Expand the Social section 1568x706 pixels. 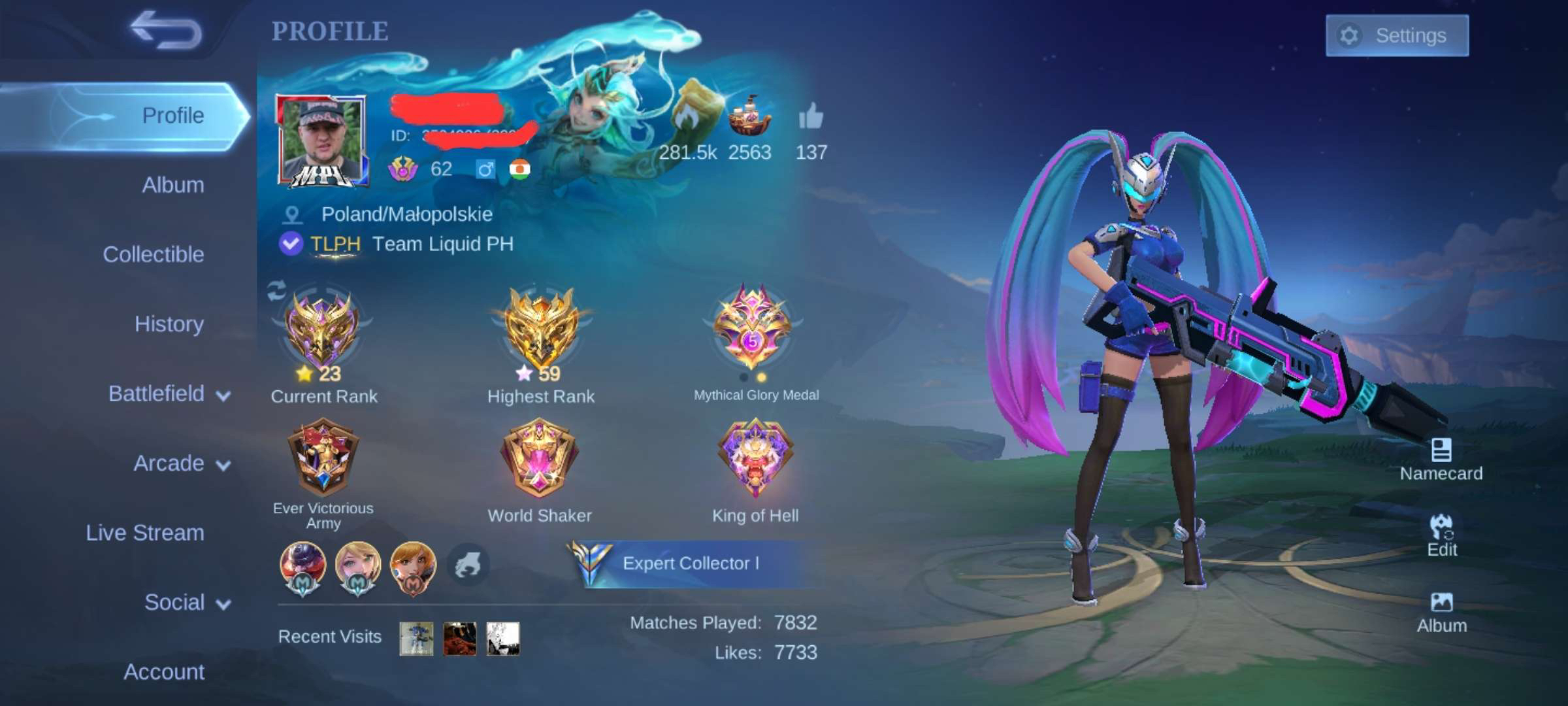[187, 602]
